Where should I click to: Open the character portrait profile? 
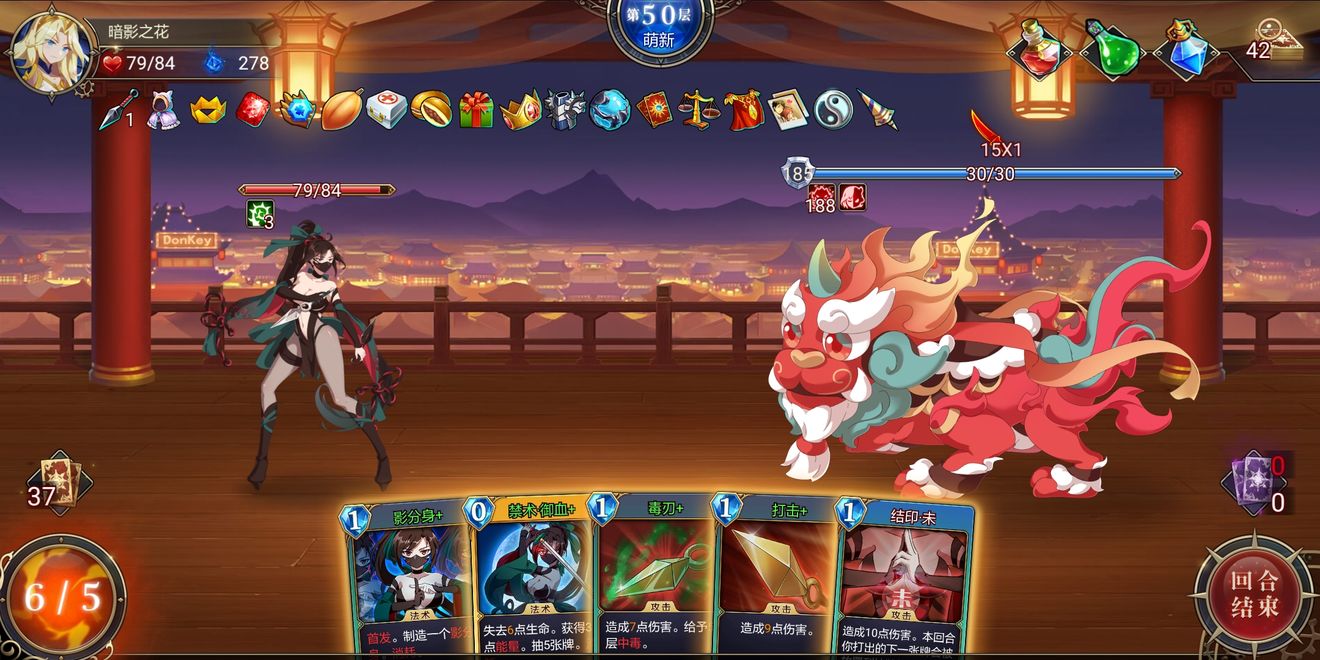50,52
